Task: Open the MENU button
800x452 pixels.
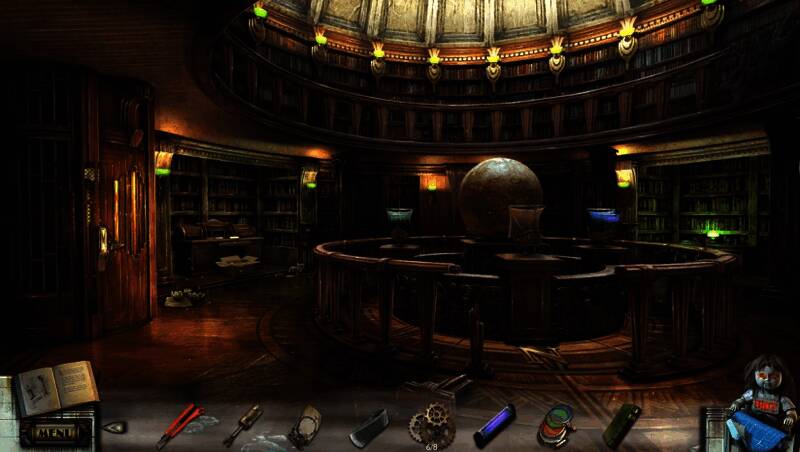Action: coord(59,433)
